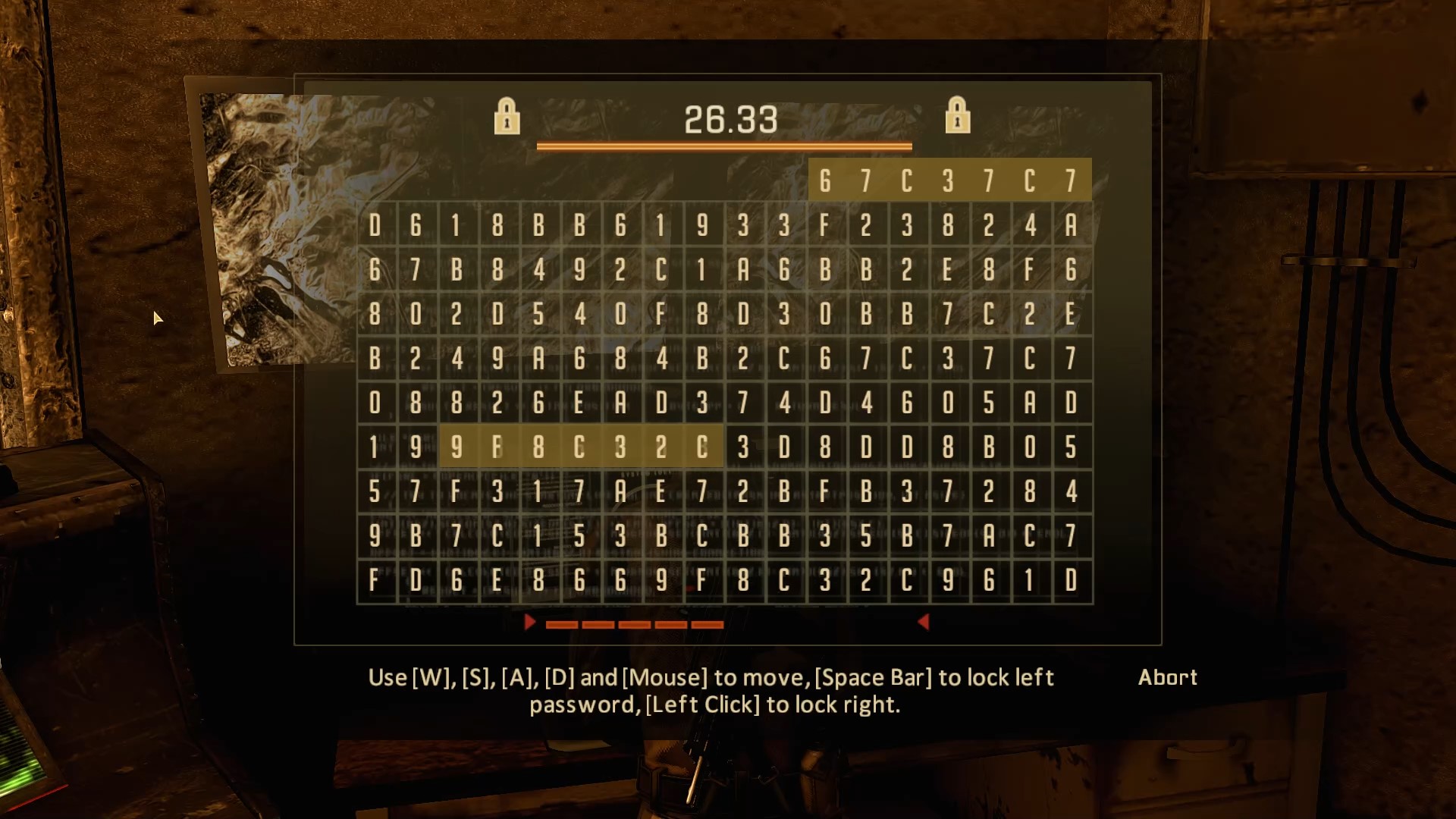This screenshot has height=819, width=1456.
Task: Click the Abort button
Action: [1168, 677]
